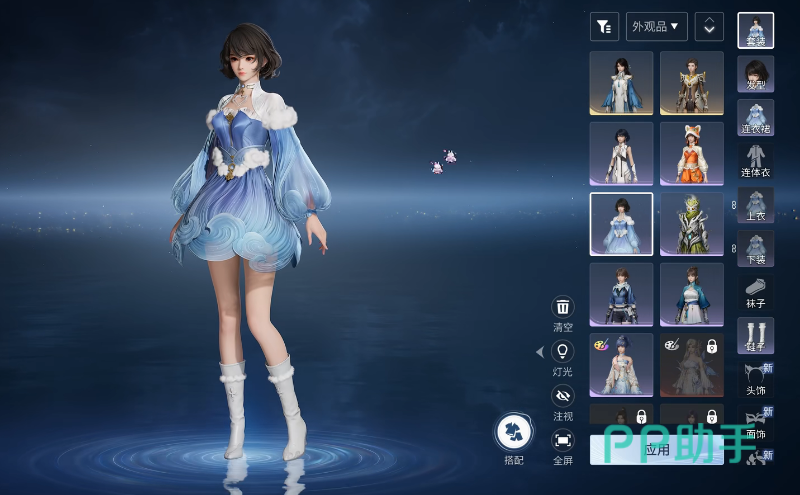Open the 搭配 outfit matching button
This screenshot has height=495, width=800.
pyautogui.click(x=514, y=432)
